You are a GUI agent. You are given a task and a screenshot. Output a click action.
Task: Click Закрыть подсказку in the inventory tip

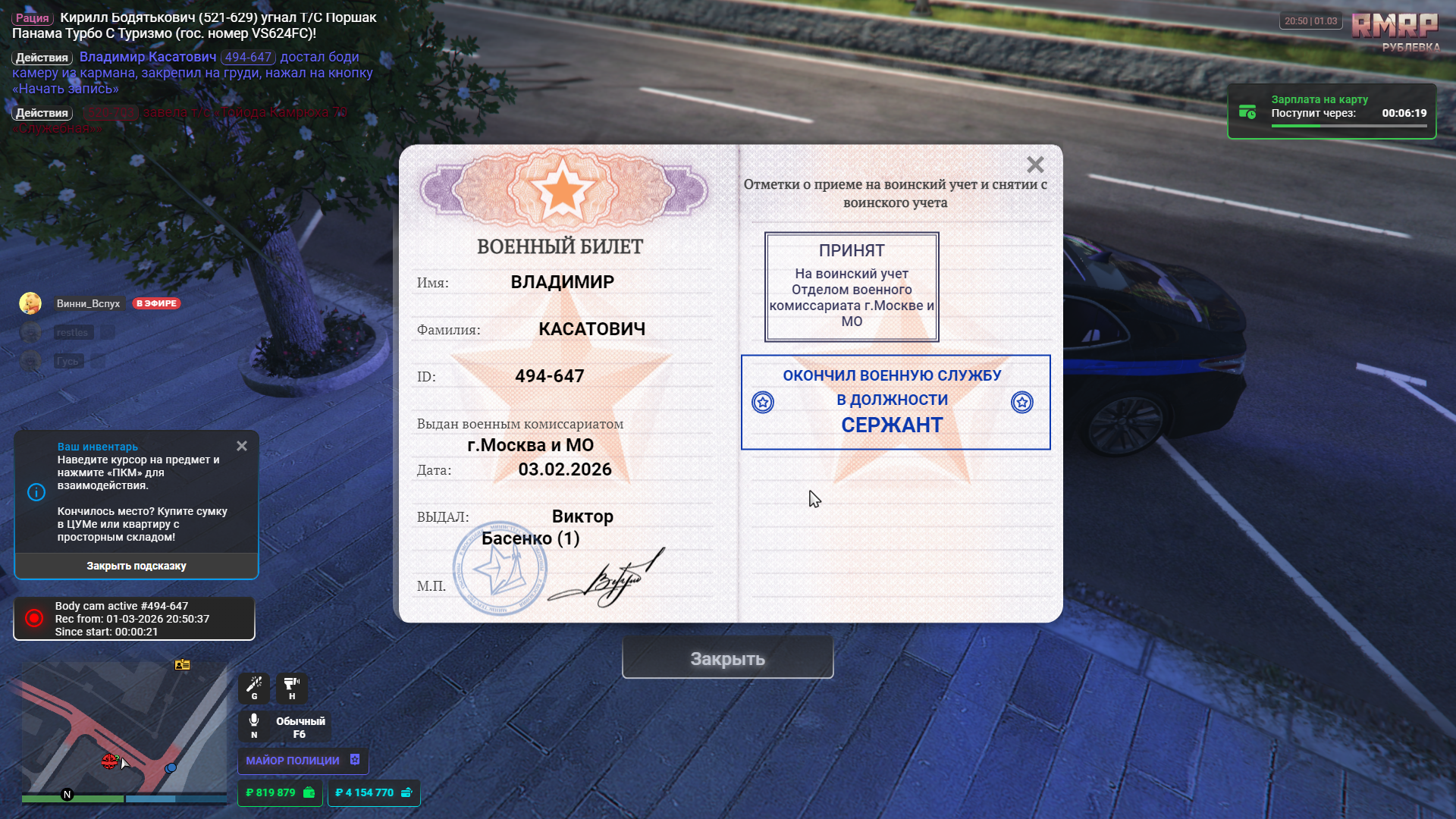[136, 566]
